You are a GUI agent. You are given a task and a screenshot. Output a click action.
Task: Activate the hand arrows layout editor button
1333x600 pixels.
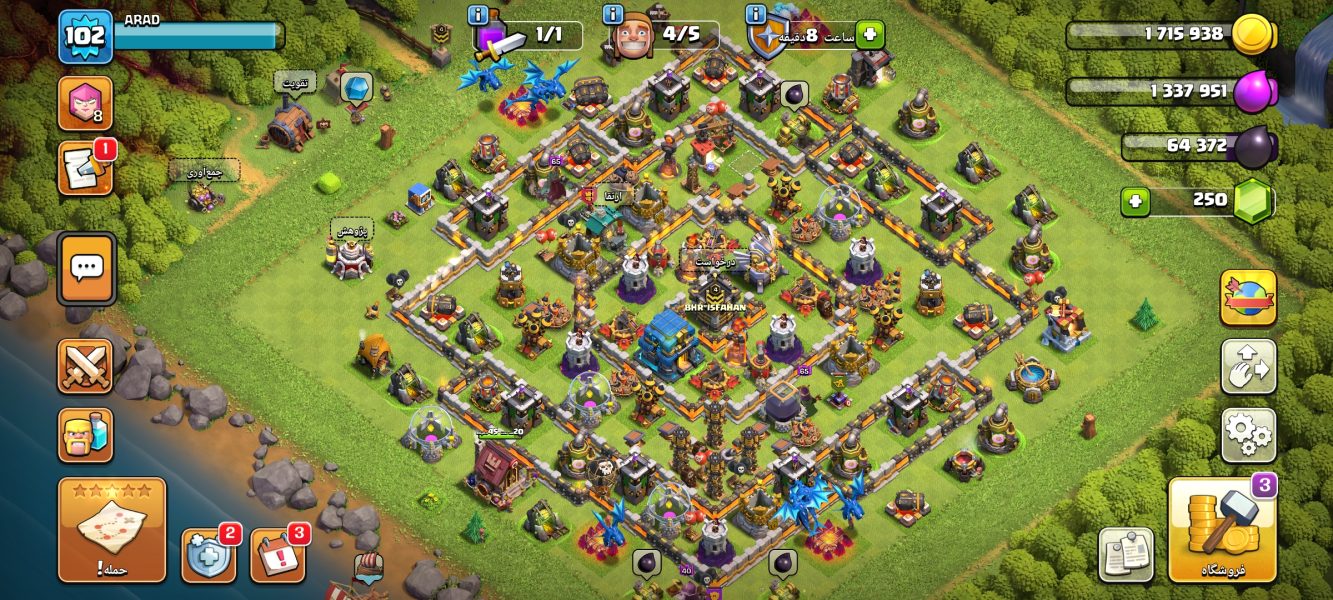coord(1248,366)
